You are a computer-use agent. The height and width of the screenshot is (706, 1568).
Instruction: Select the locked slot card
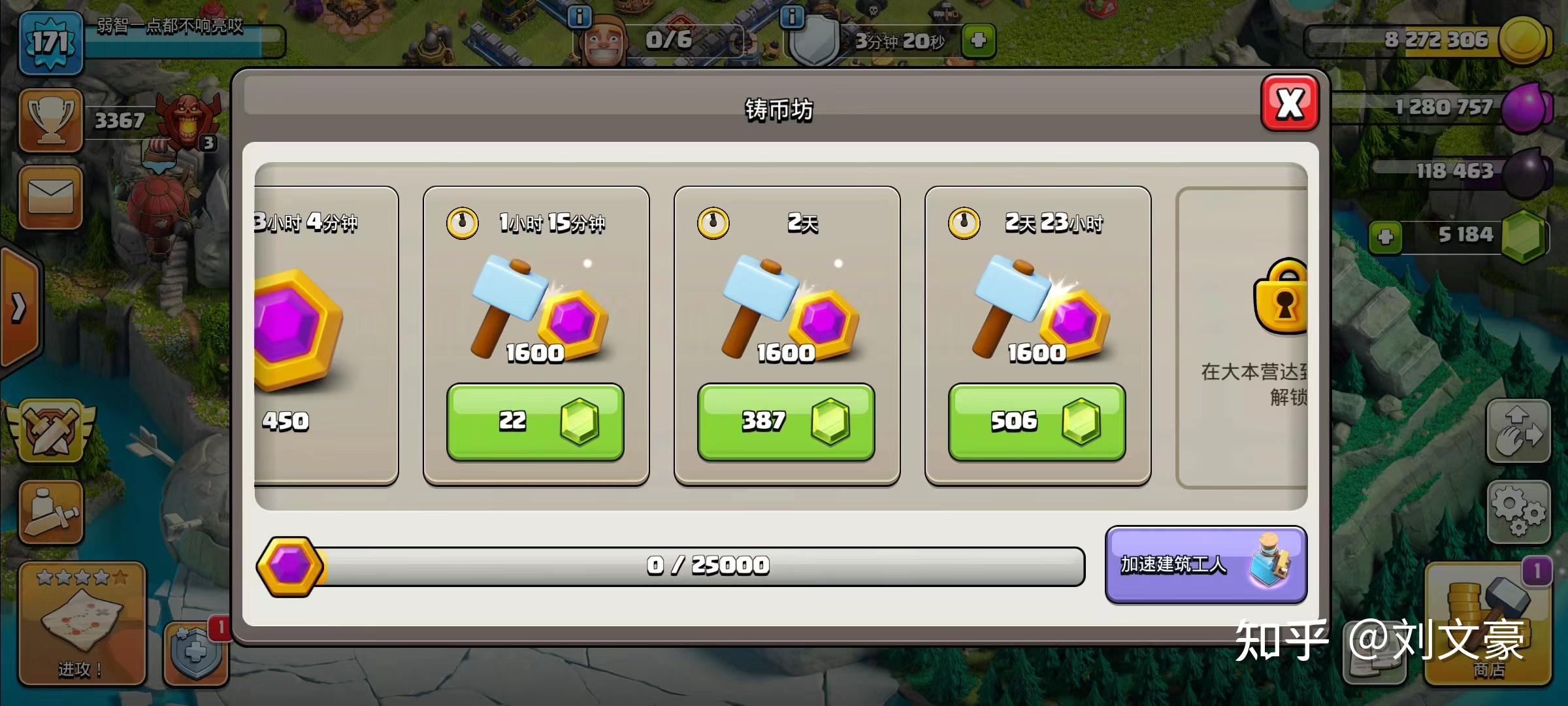1241,337
